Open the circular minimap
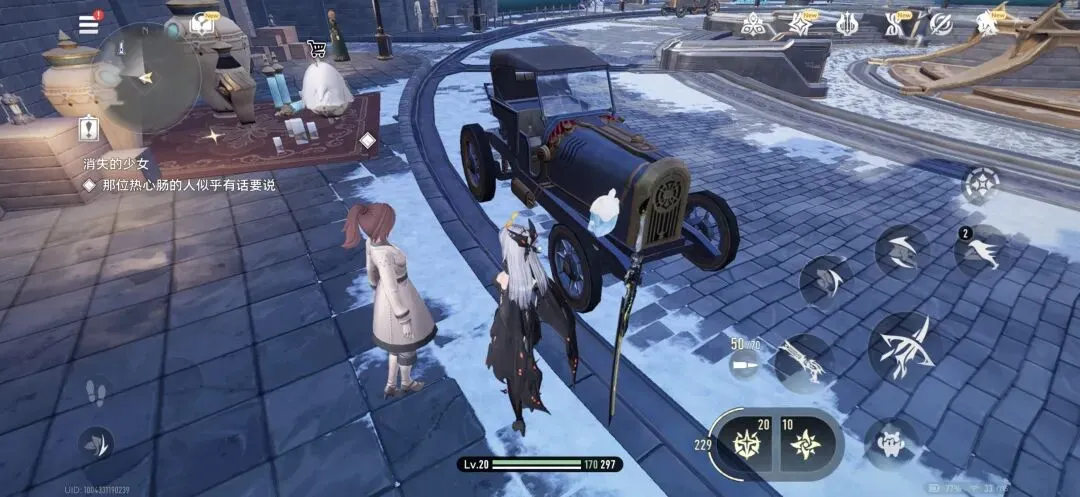 coord(148,78)
